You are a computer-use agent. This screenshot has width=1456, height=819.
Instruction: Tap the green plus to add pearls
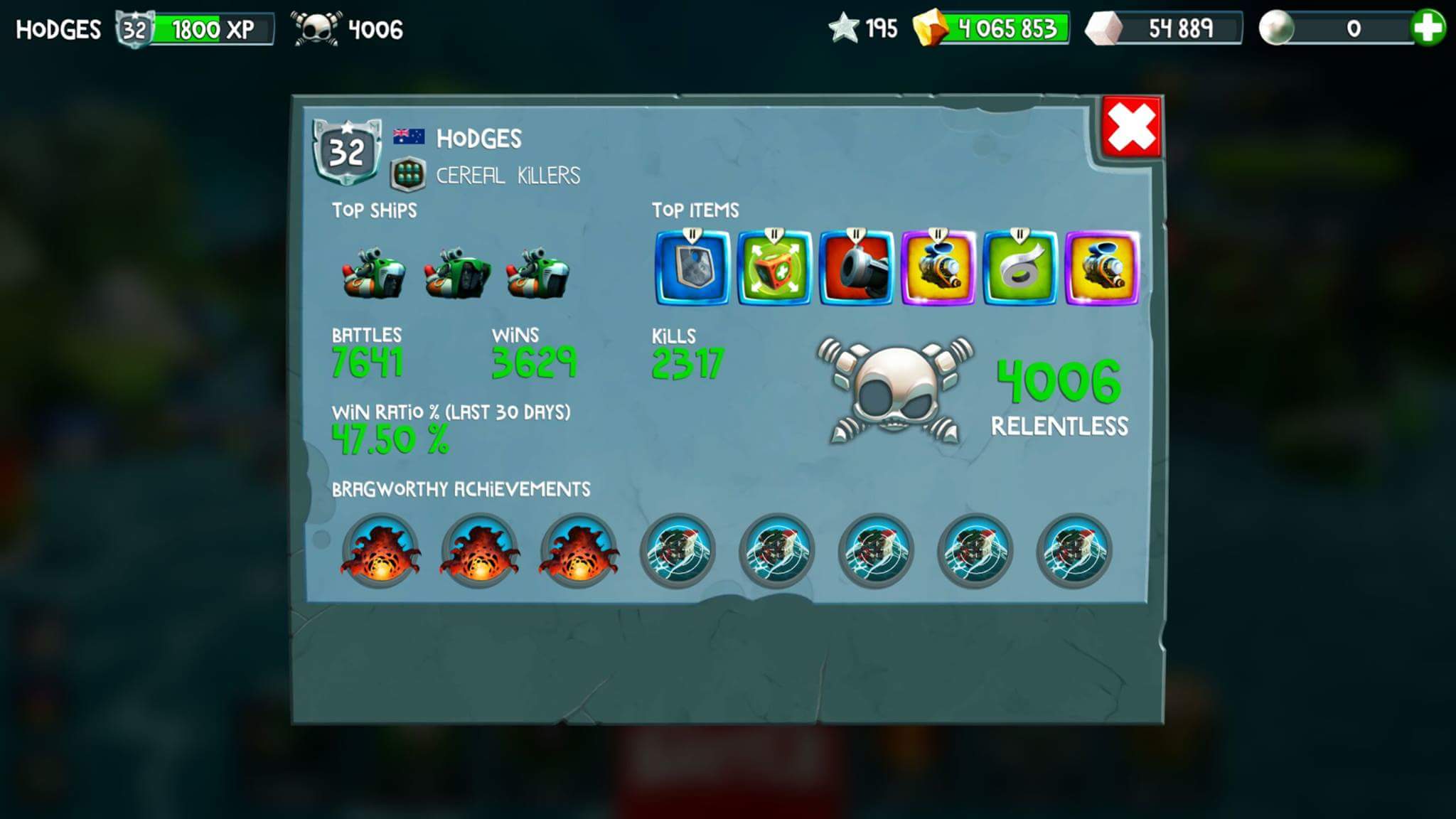click(x=1428, y=28)
